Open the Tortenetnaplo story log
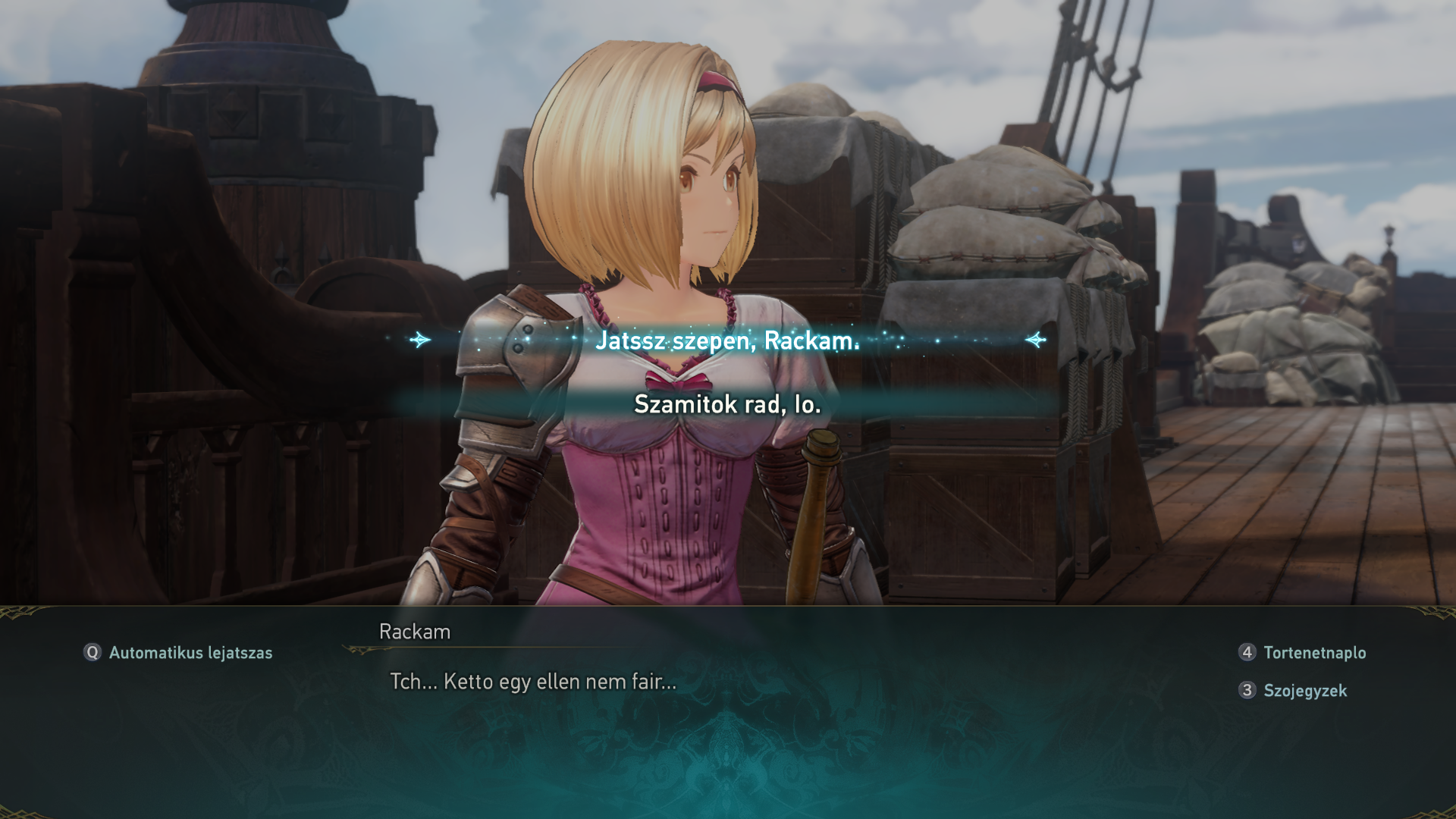 [1302, 653]
